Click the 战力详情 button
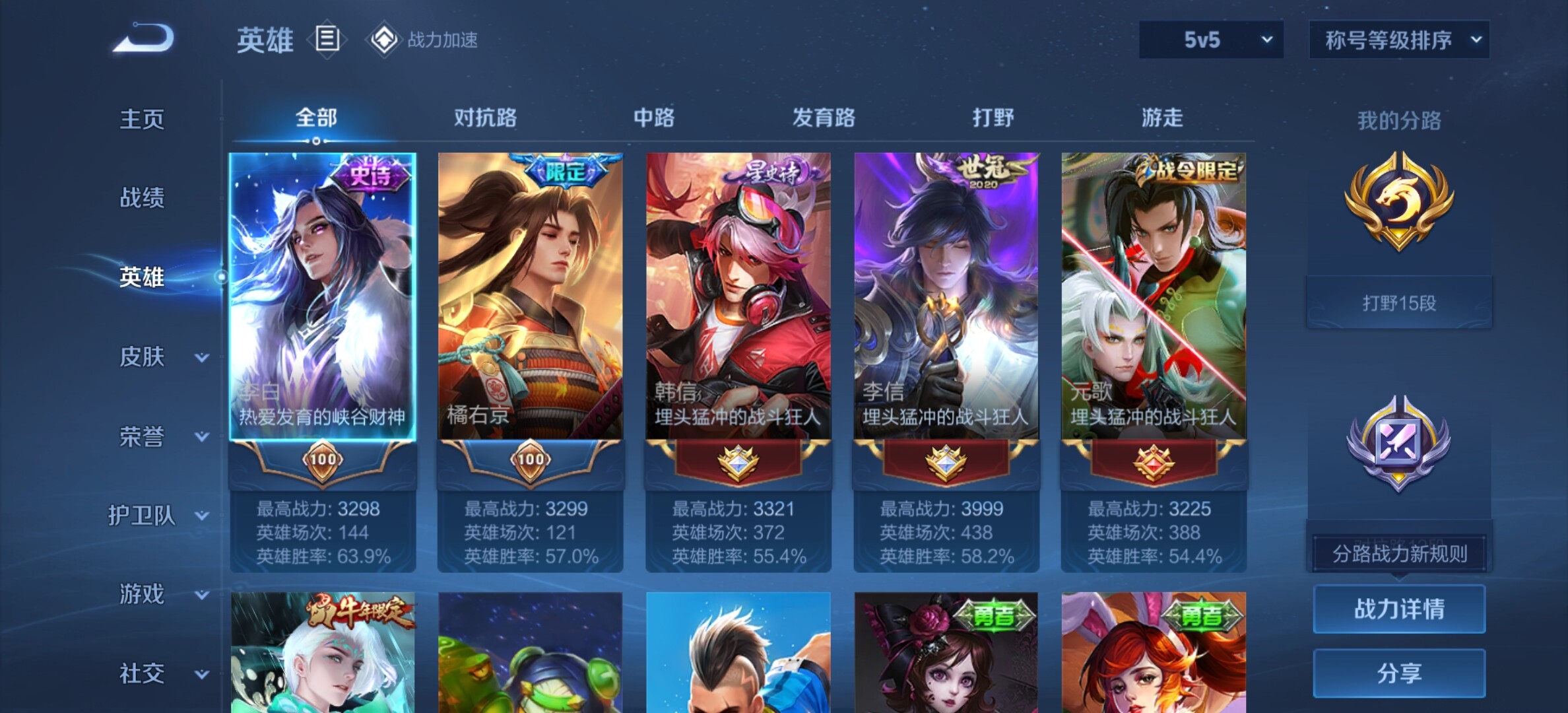This screenshot has width=1568, height=713. pos(1399,609)
